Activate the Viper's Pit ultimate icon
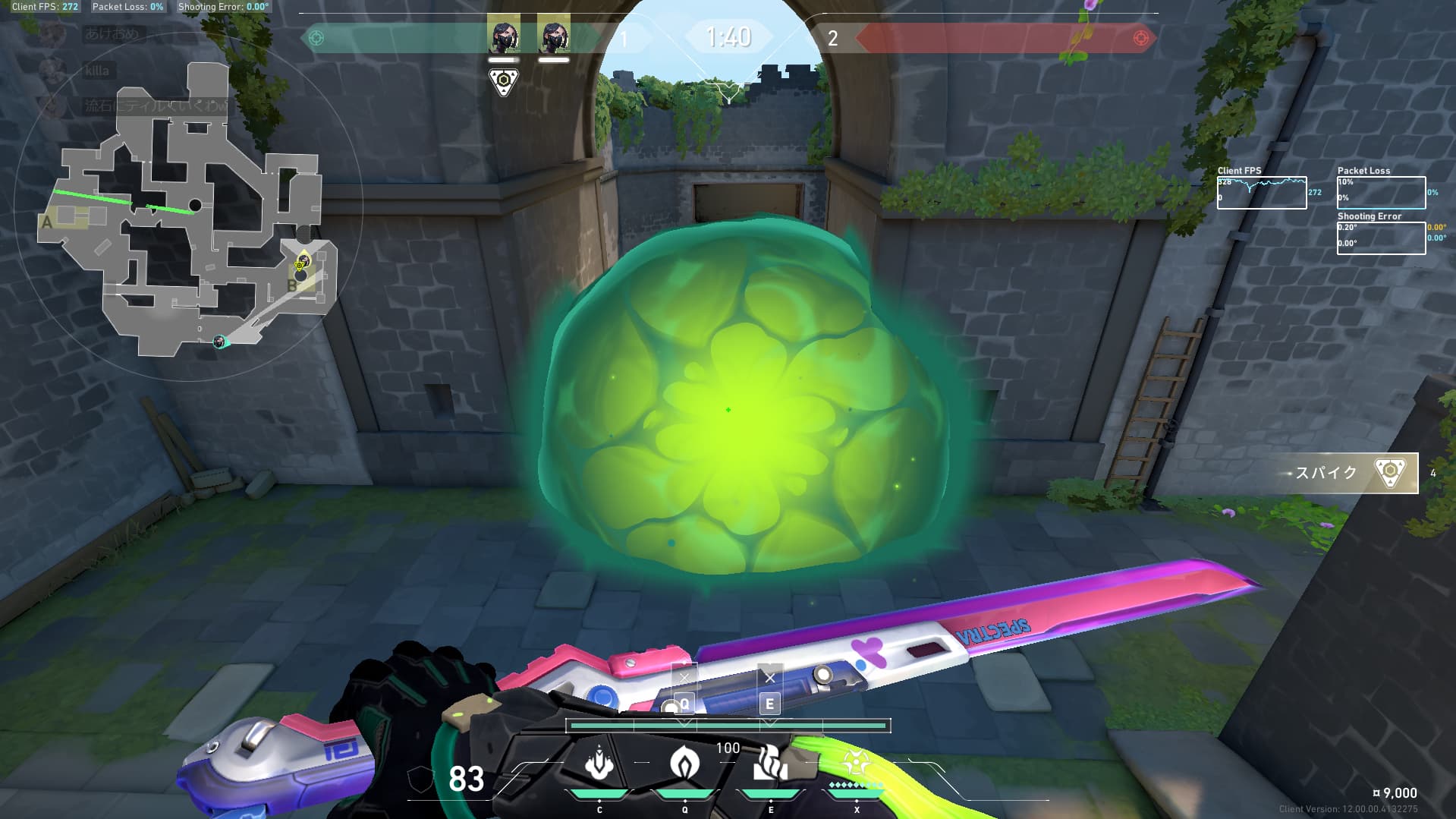Screen dimensions: 1456x819 (857, 763)
